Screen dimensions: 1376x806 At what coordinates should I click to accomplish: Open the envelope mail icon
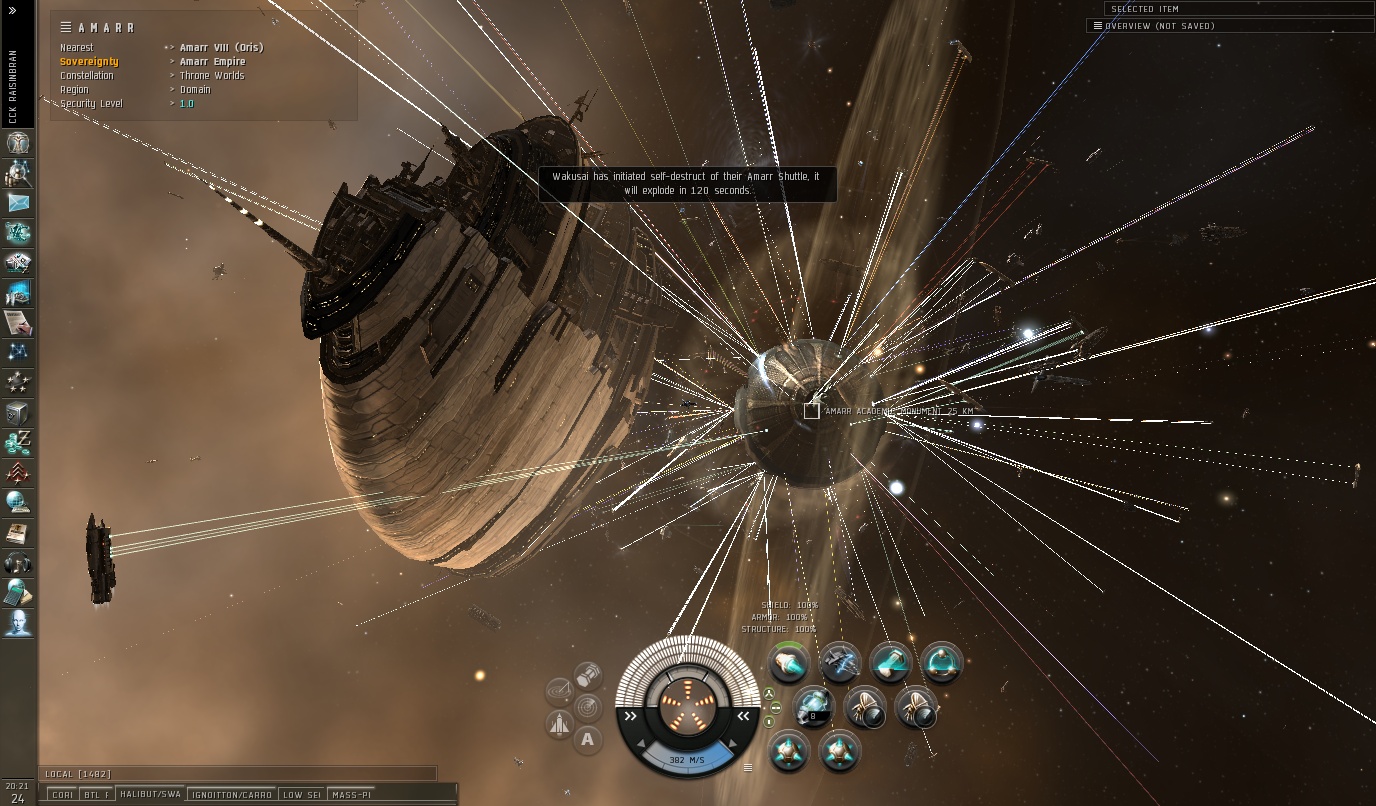click(x=18, y=203)
